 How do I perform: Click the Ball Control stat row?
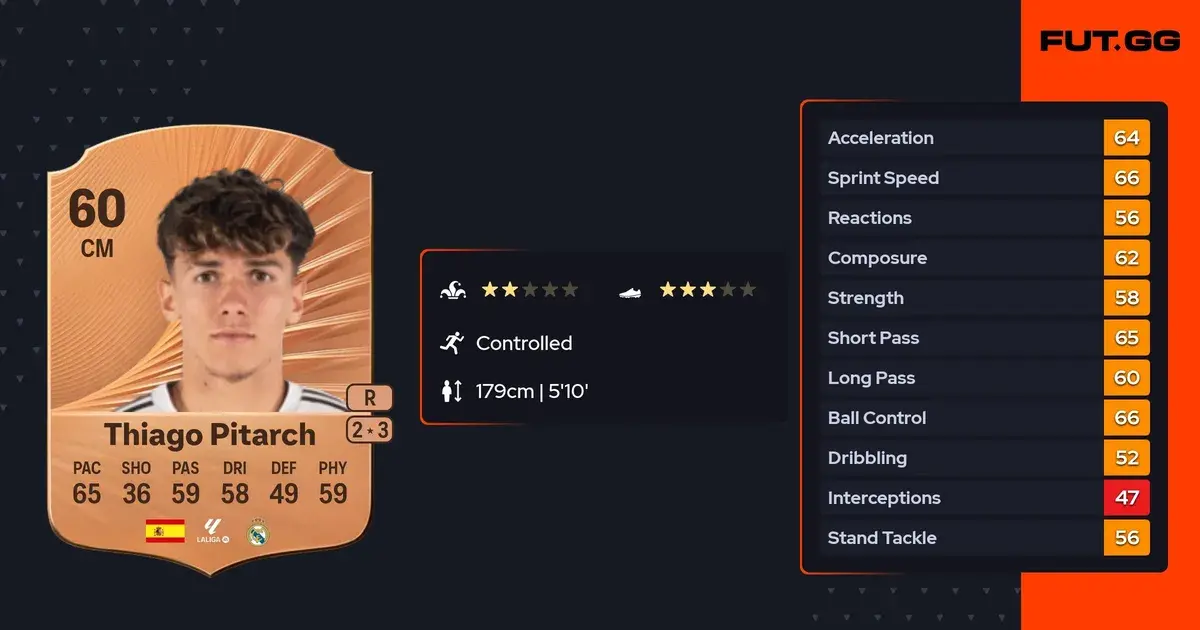point(984,418)
